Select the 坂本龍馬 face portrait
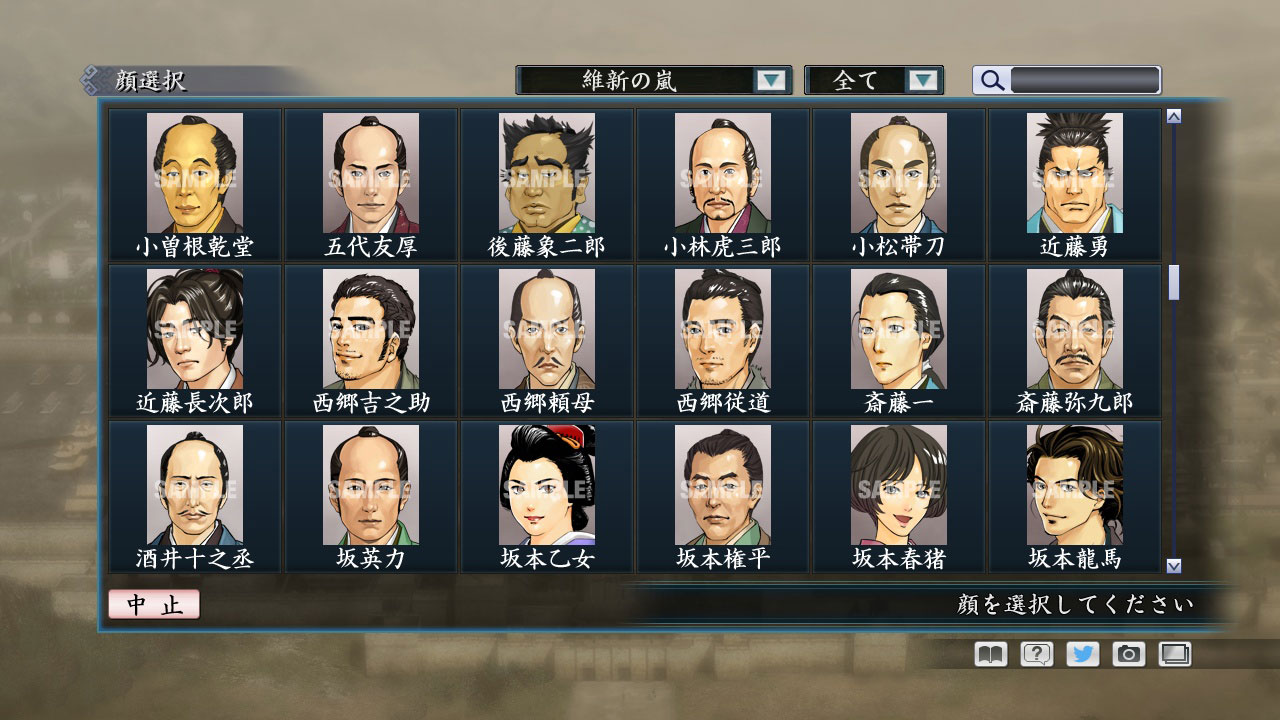 coord(1076,485)
